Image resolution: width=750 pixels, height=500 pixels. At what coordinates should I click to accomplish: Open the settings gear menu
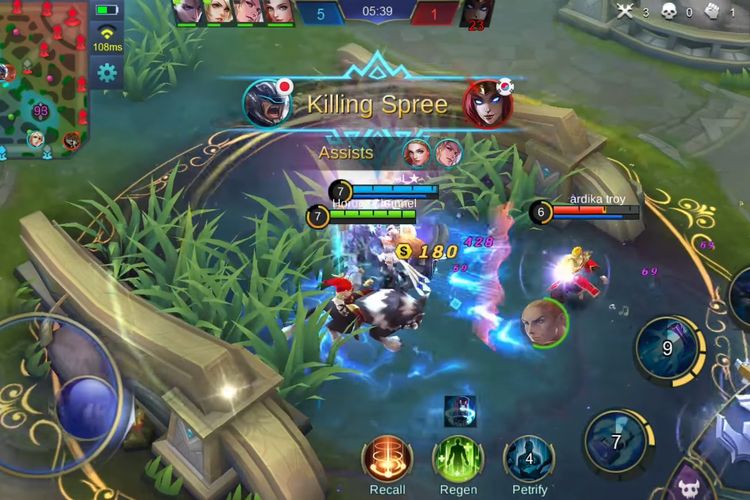(107, 72)
